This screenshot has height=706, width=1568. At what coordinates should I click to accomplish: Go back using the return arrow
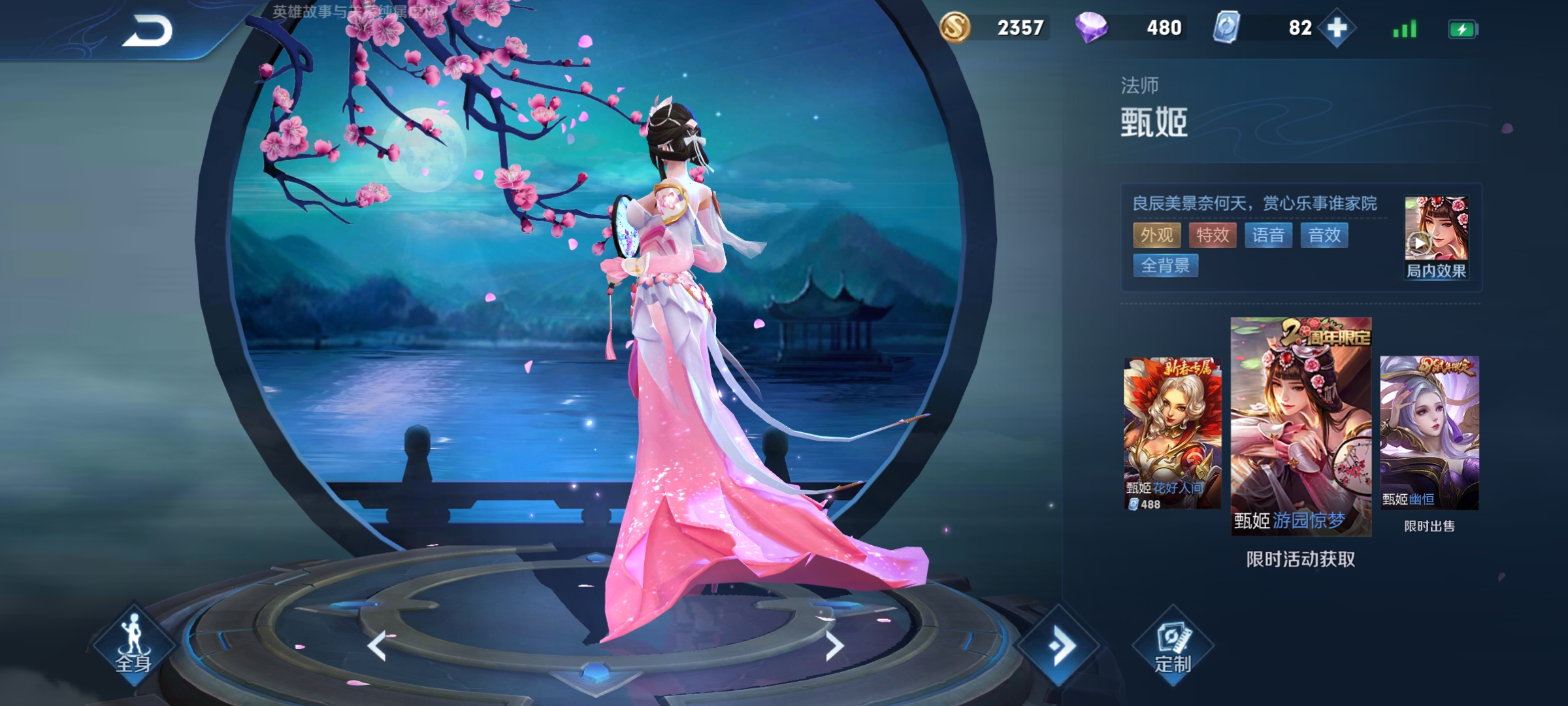pyautogui.click(x=147, y=31)
